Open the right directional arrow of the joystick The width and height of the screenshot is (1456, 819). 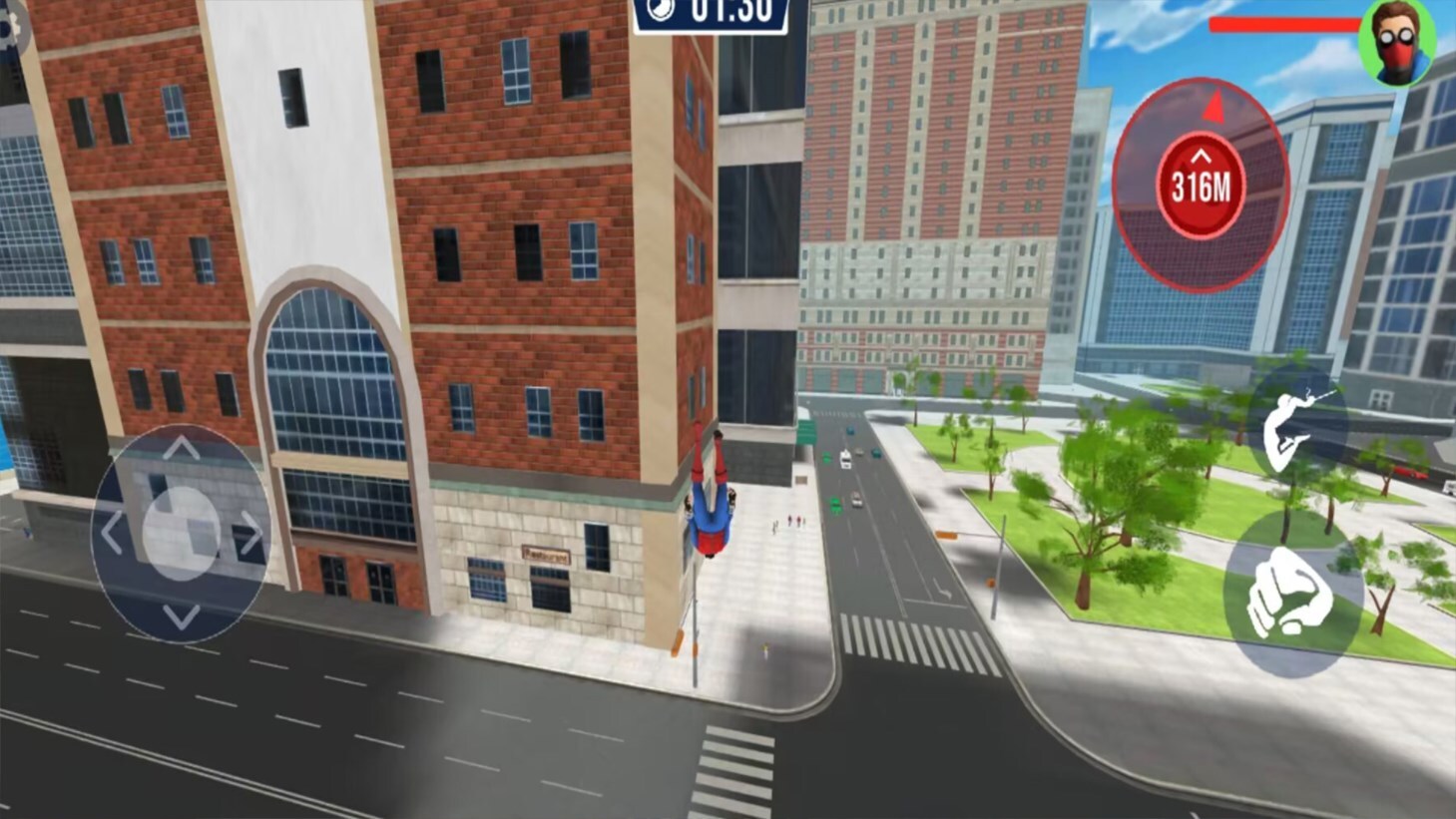(x=251, y=533)
